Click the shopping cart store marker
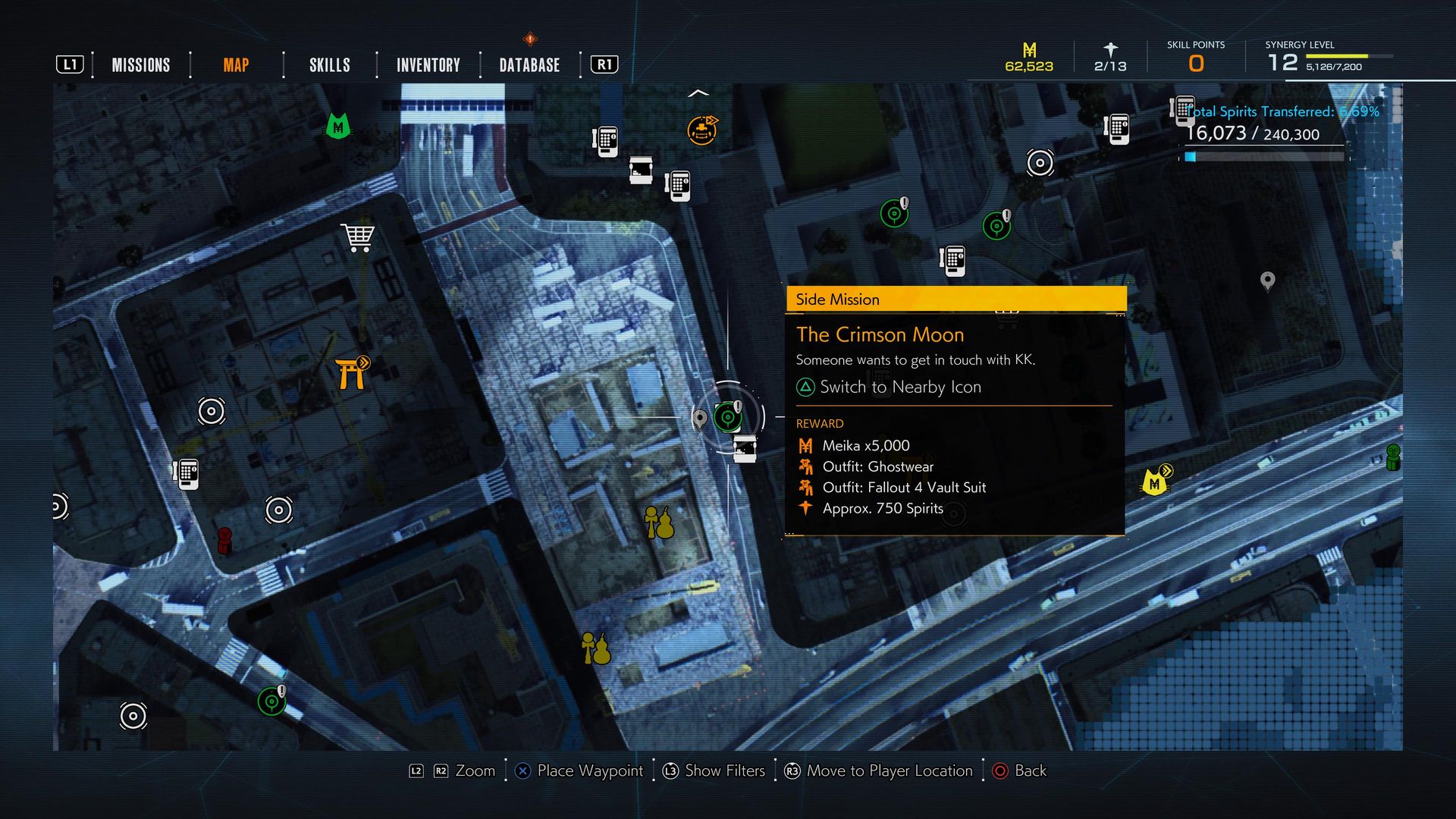 point(357,237)
